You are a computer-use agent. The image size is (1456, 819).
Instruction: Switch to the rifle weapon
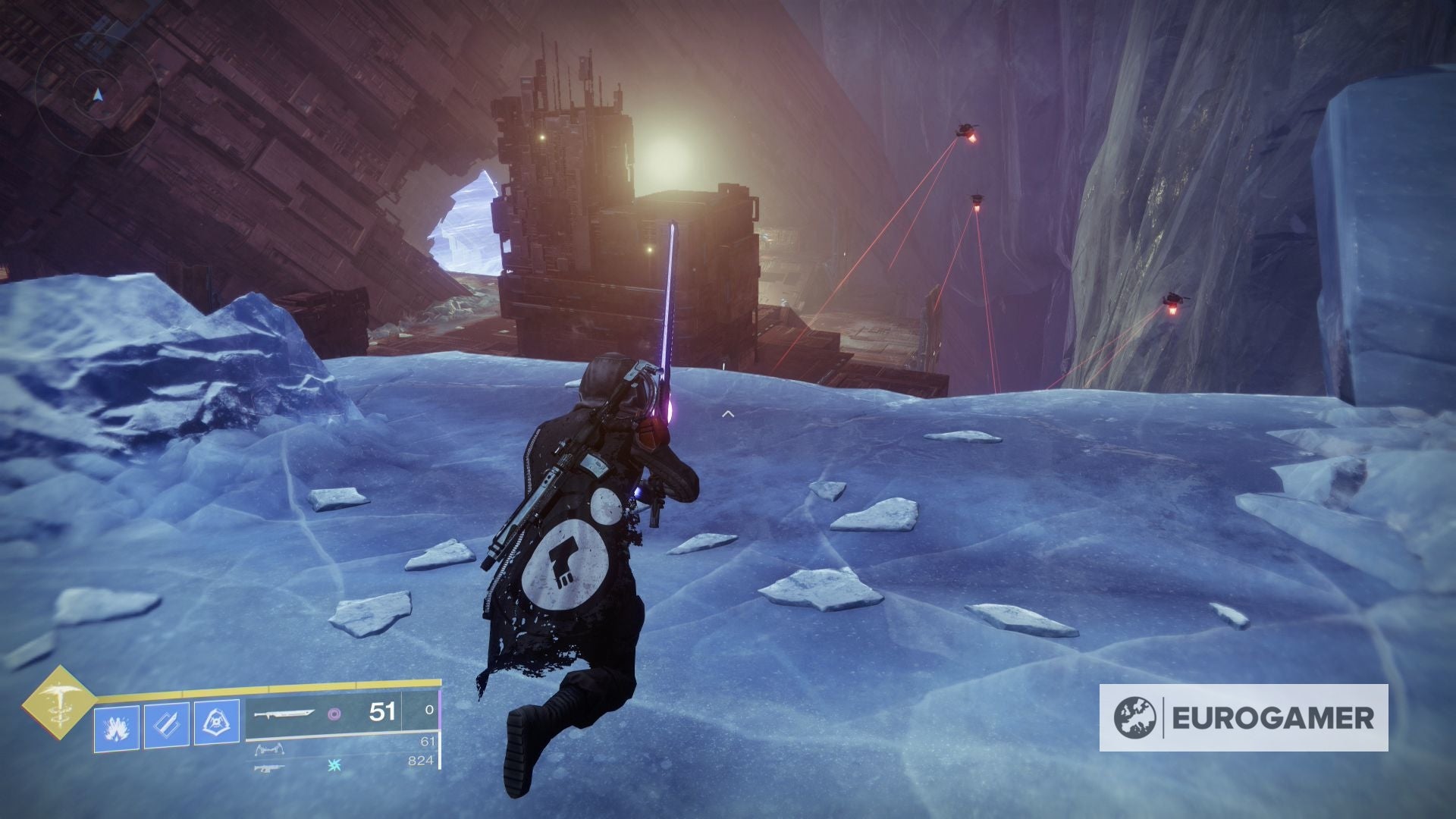(270, 768)
